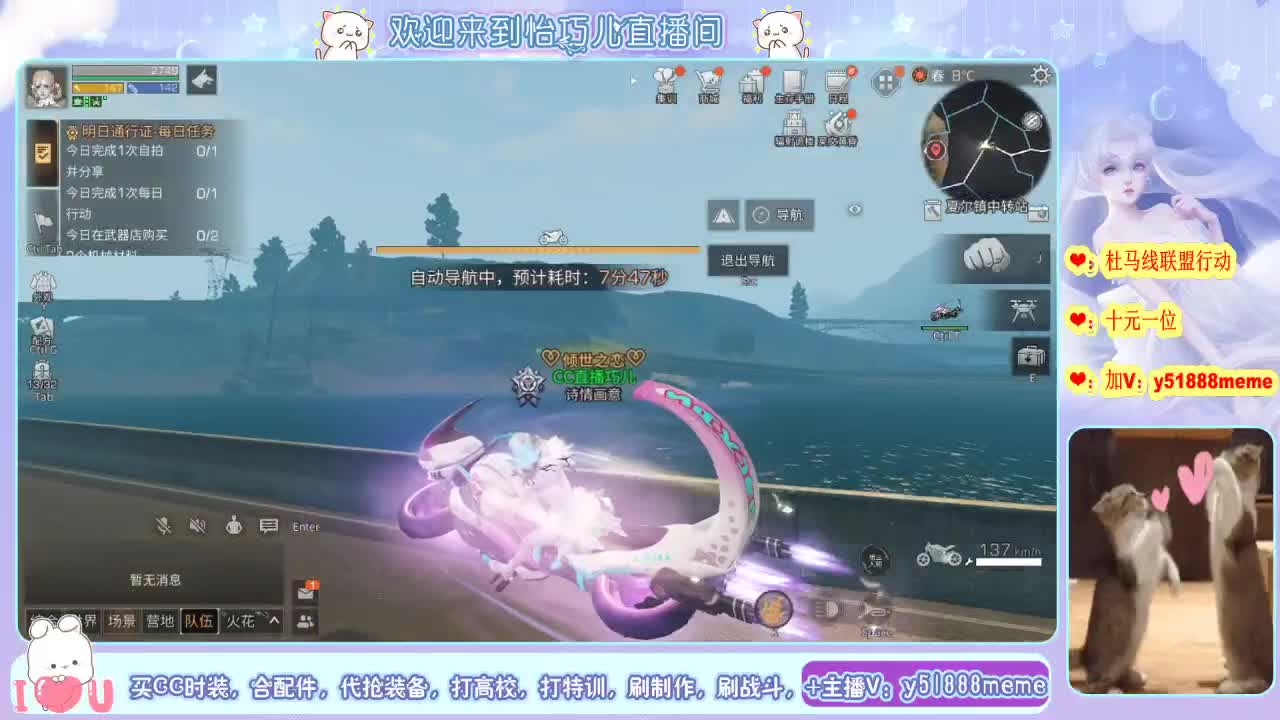Viewport: 1280px width, 720px height.
Task: Mute the microphone in the chat bar
Action: point(163,525)
